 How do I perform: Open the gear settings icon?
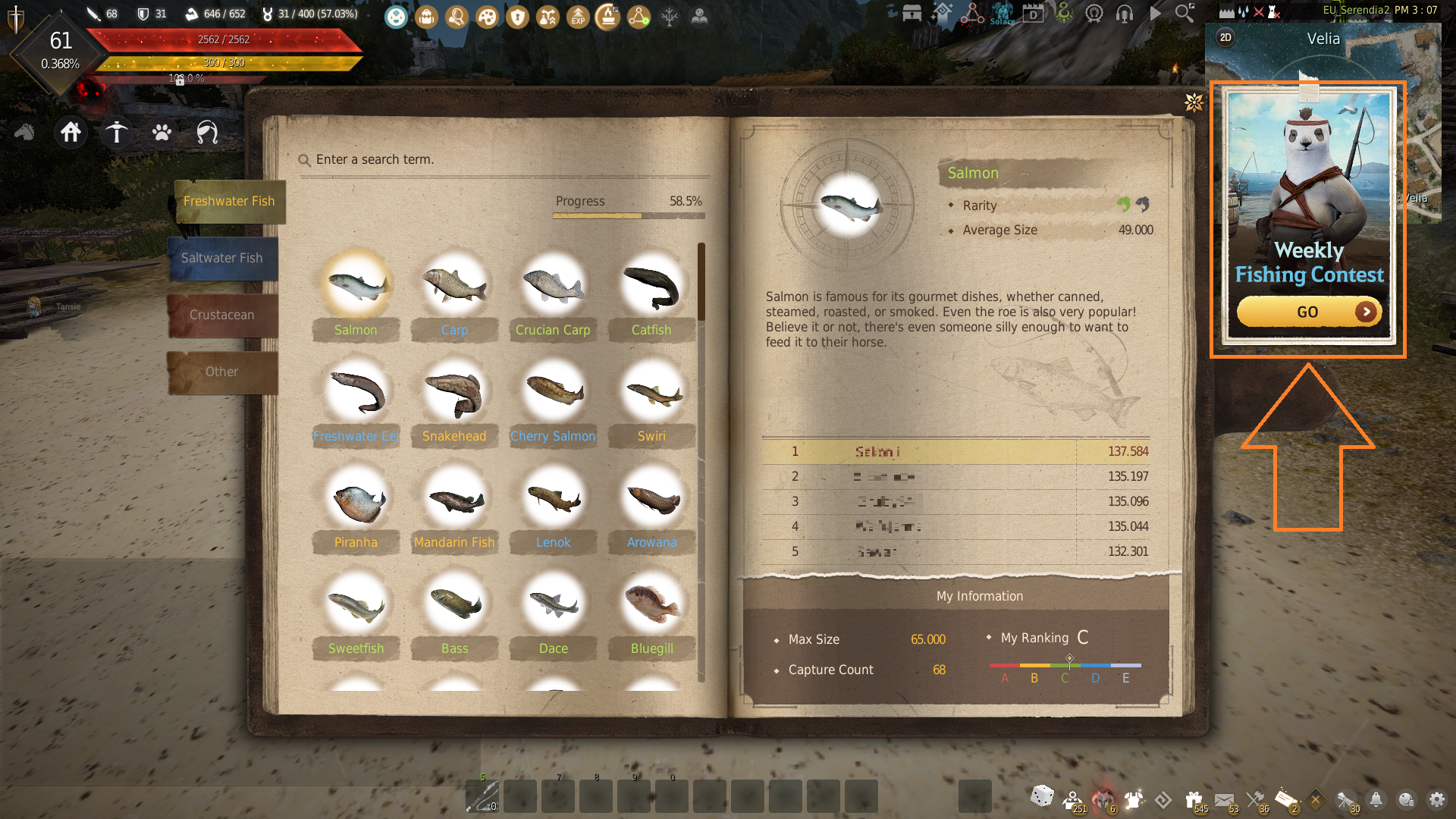[1436, 799]
